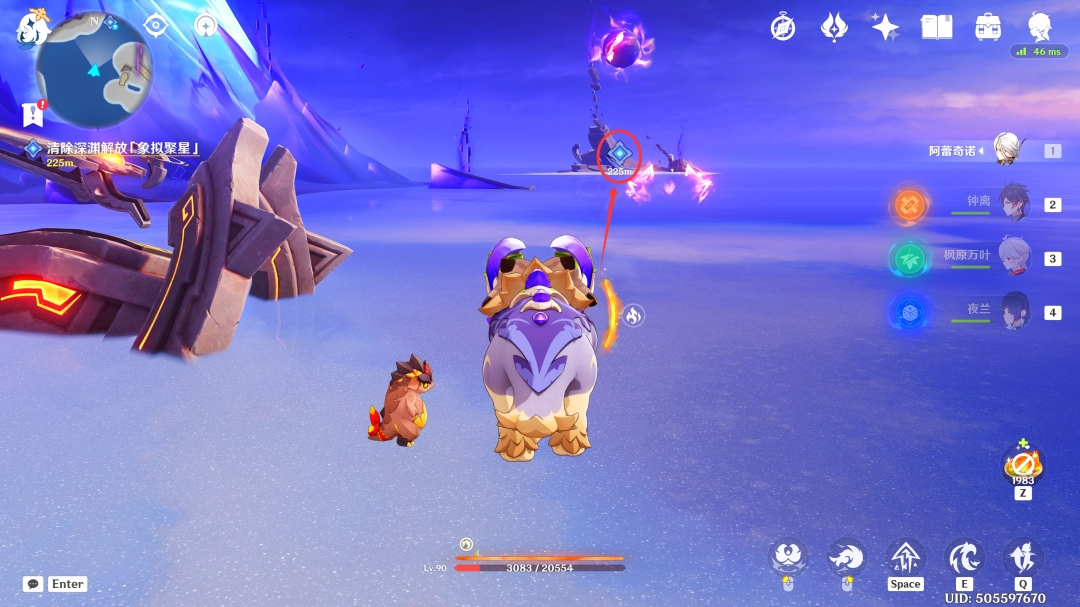Open the open-book handbook icon

coord(937,27)
